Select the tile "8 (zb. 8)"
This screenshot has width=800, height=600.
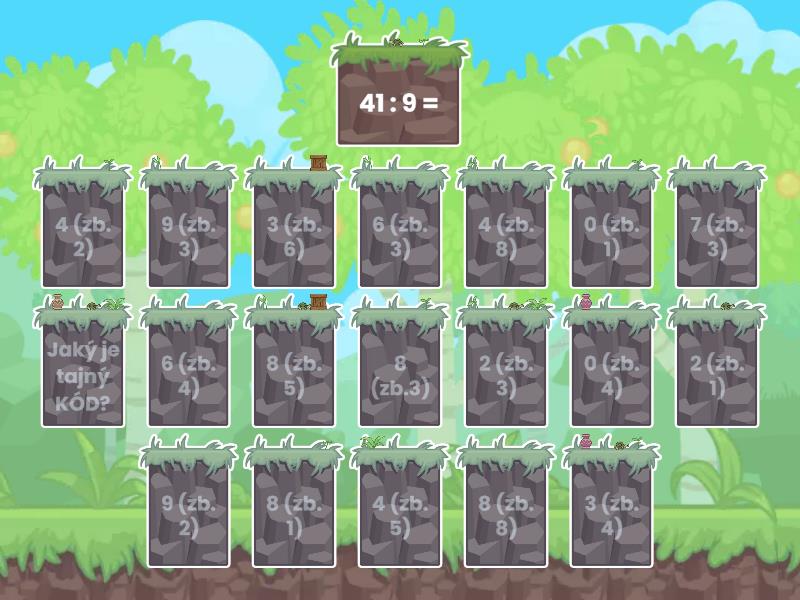click(x=506, y=516)
